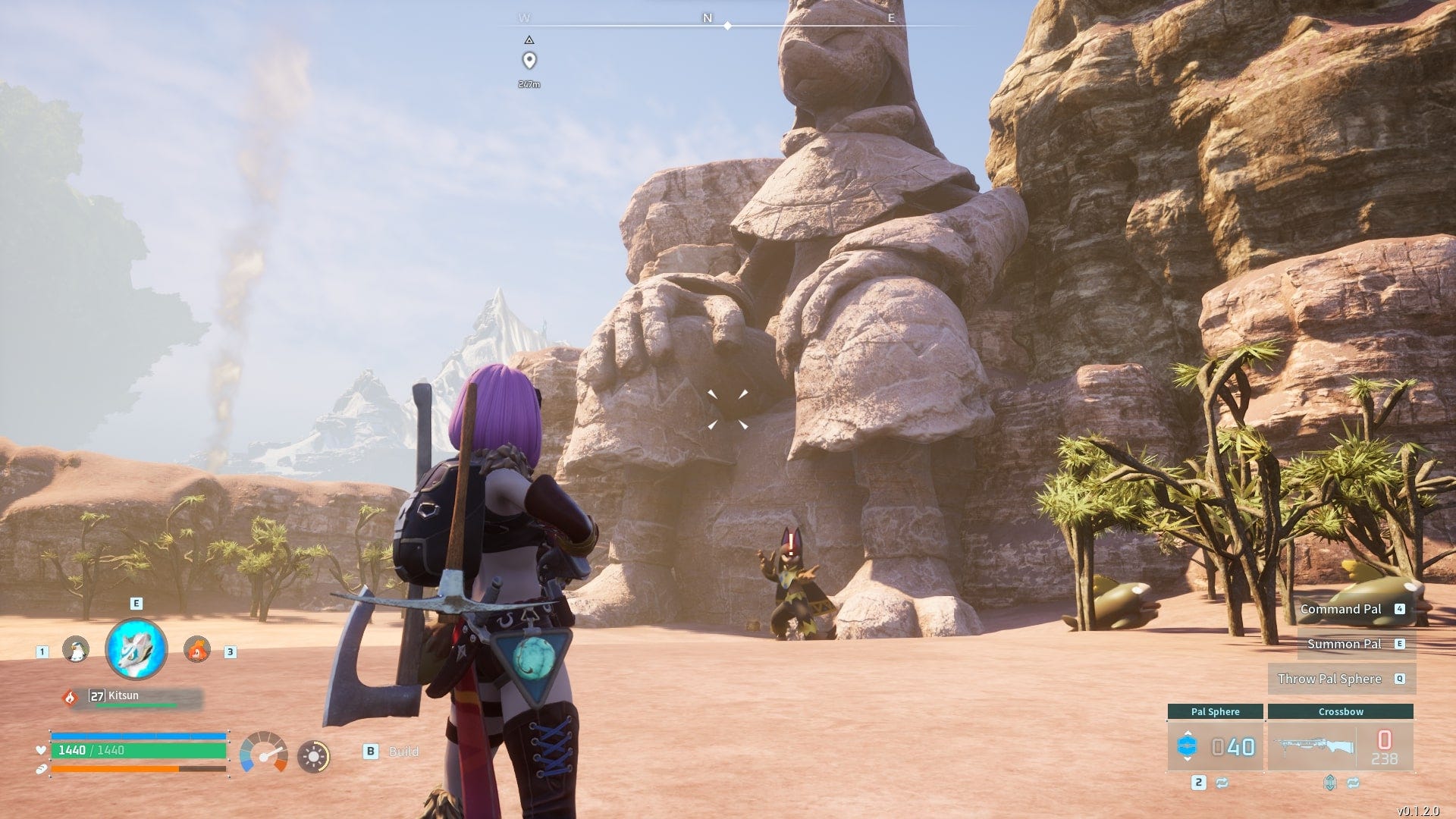
Task: Click the active Kitsun Pal portrait
Action: pyautogui.click(x=136, y=650)
